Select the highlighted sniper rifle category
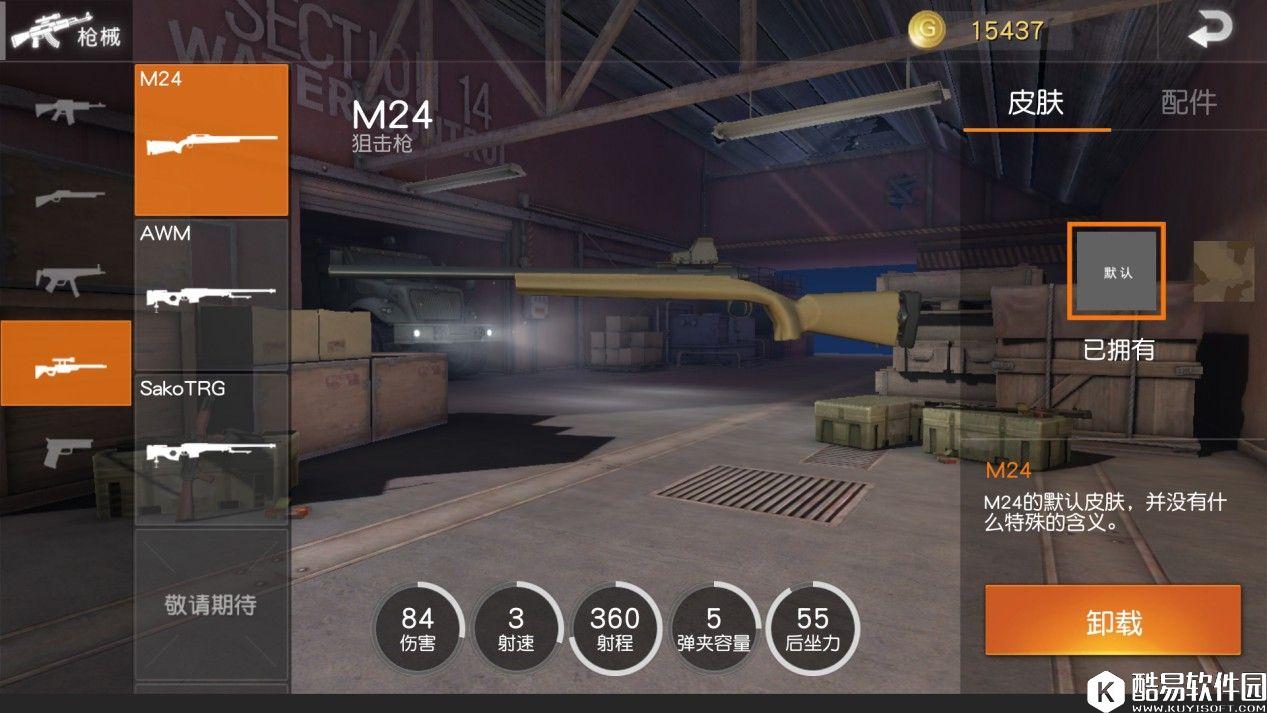Image resolution: width=1267 pixels, height=713 pixels. [x=66, y=363]
